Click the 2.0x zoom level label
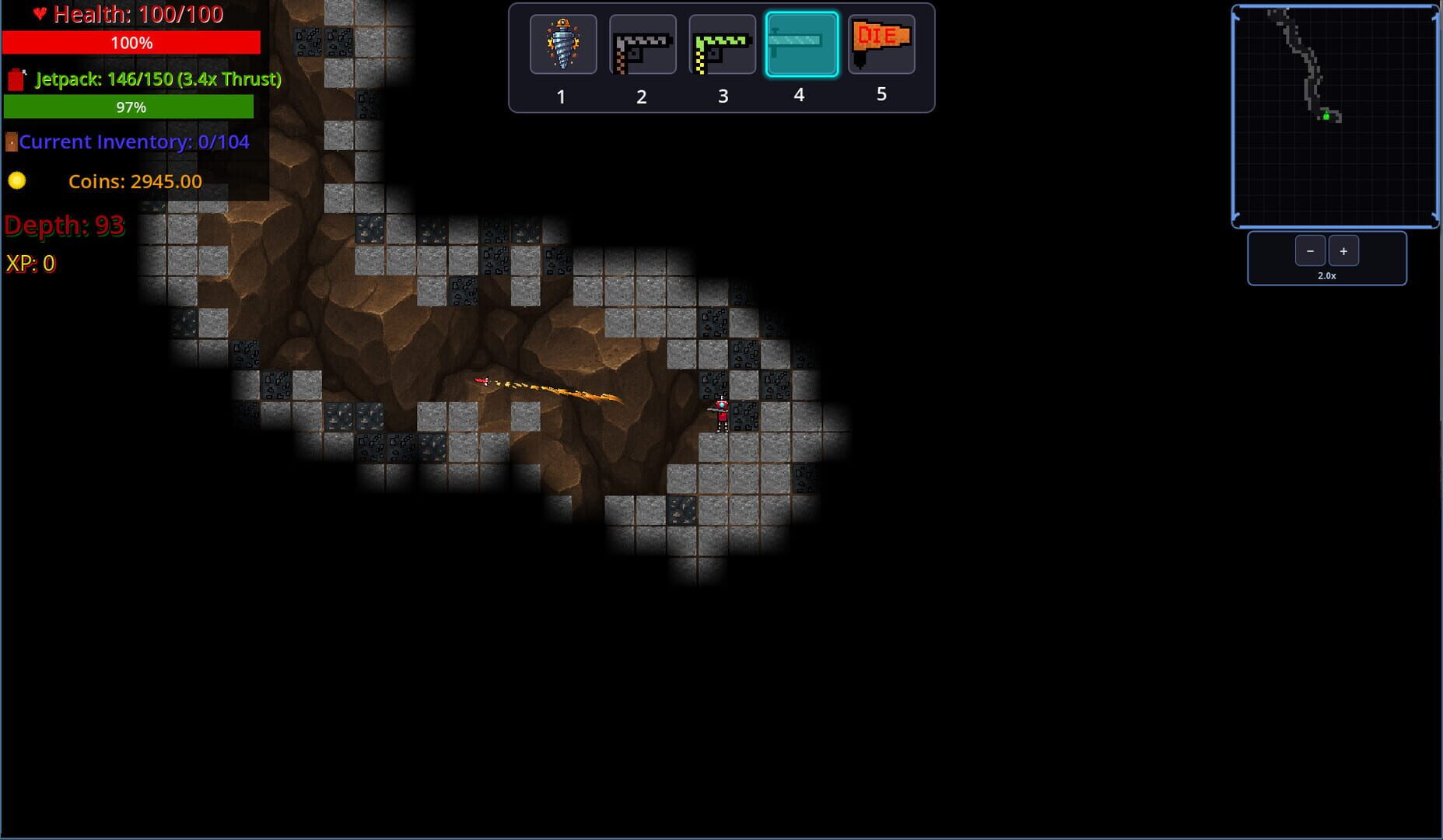The image size is (1443, 840). 1326,275
